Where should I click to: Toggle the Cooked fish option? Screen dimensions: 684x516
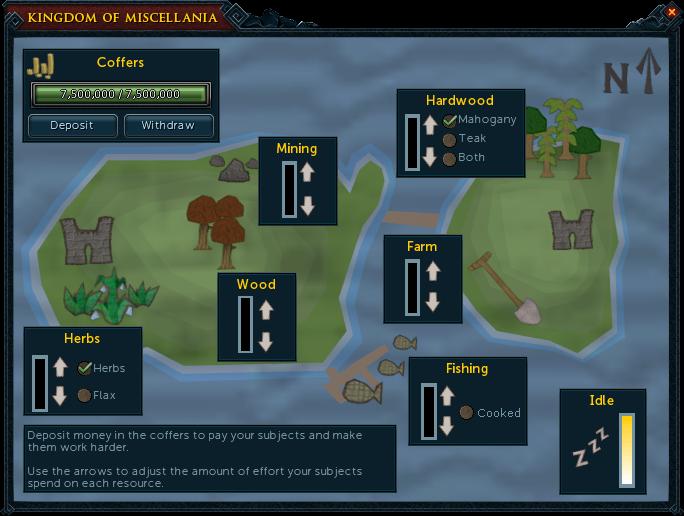click(x=466, y=412)
